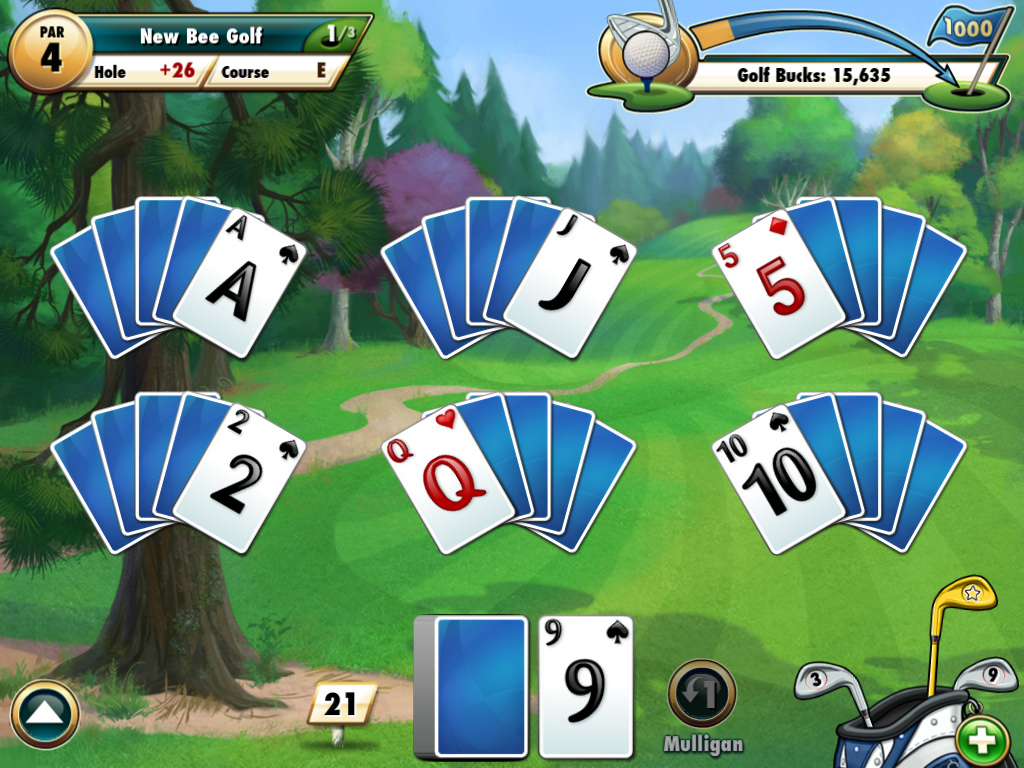Play the Jack of spades card

pyautogui.click(x=568, y=284)
